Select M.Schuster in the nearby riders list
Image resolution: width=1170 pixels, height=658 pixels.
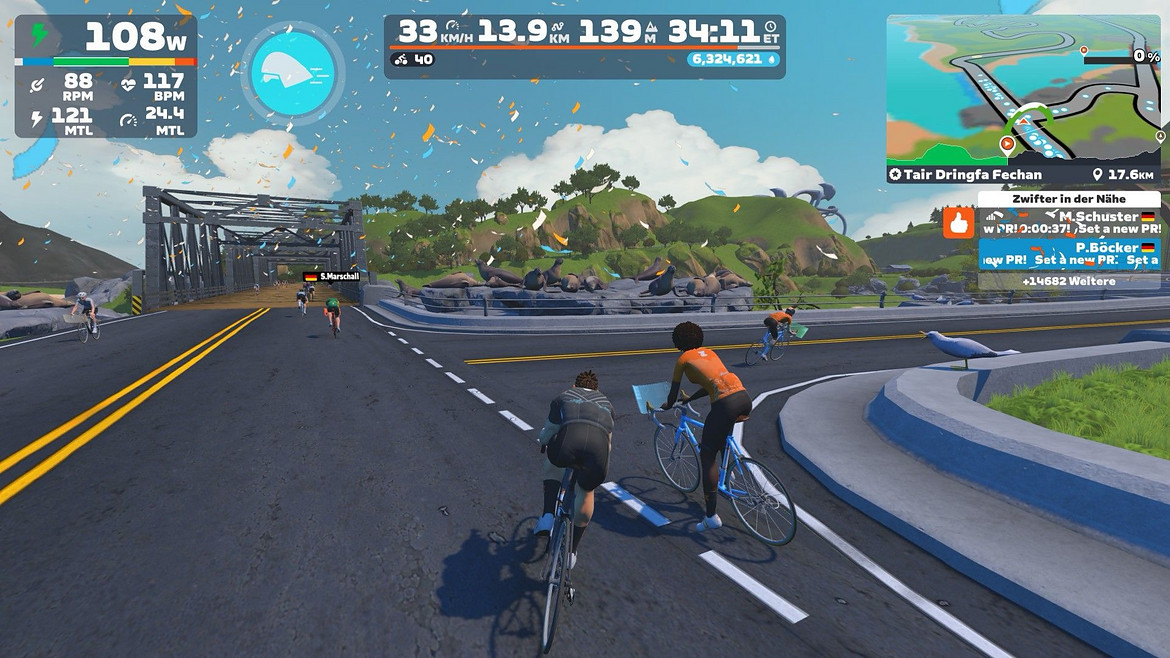pyautogui.click(x=1068, y=223)
